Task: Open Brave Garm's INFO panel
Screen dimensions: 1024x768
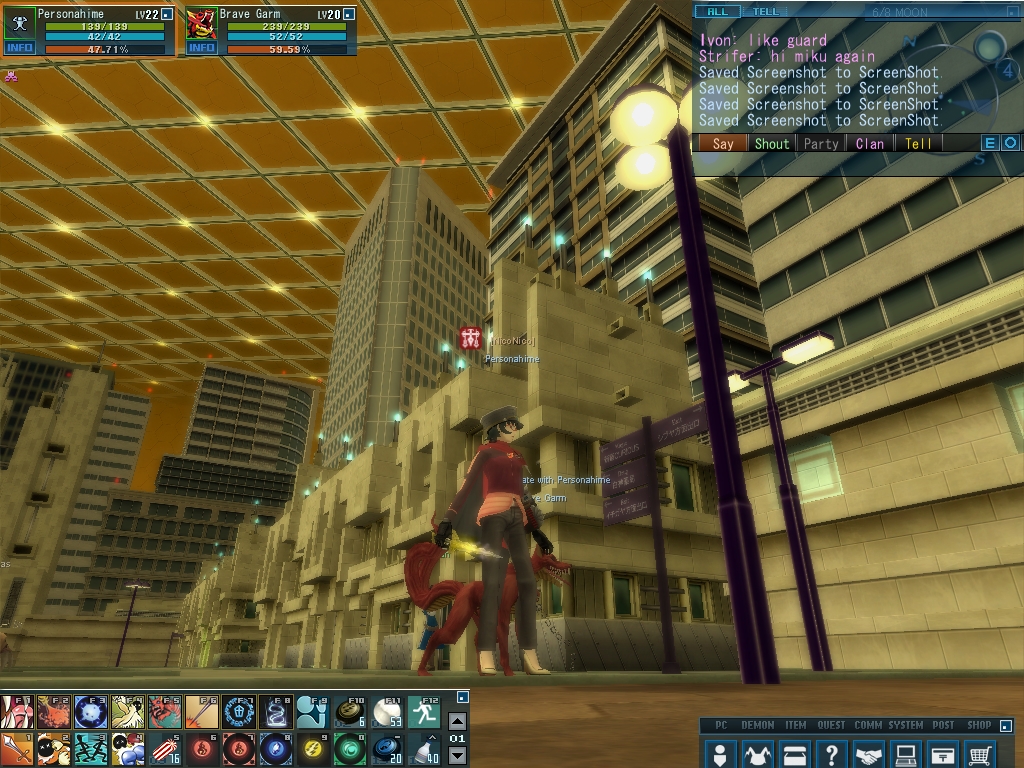Action: click(201, 48)
